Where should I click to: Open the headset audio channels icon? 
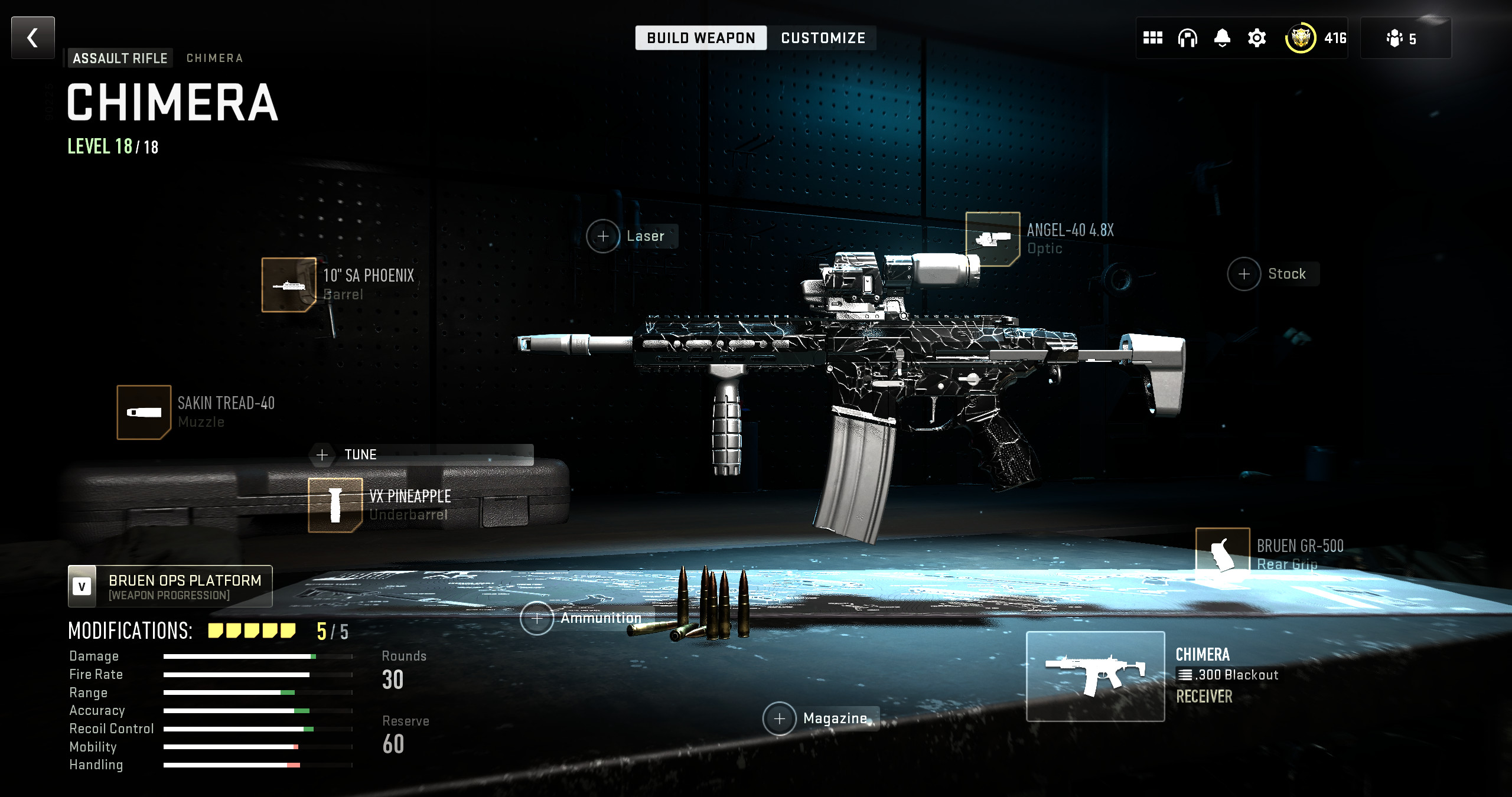(x=1187, y=38)
